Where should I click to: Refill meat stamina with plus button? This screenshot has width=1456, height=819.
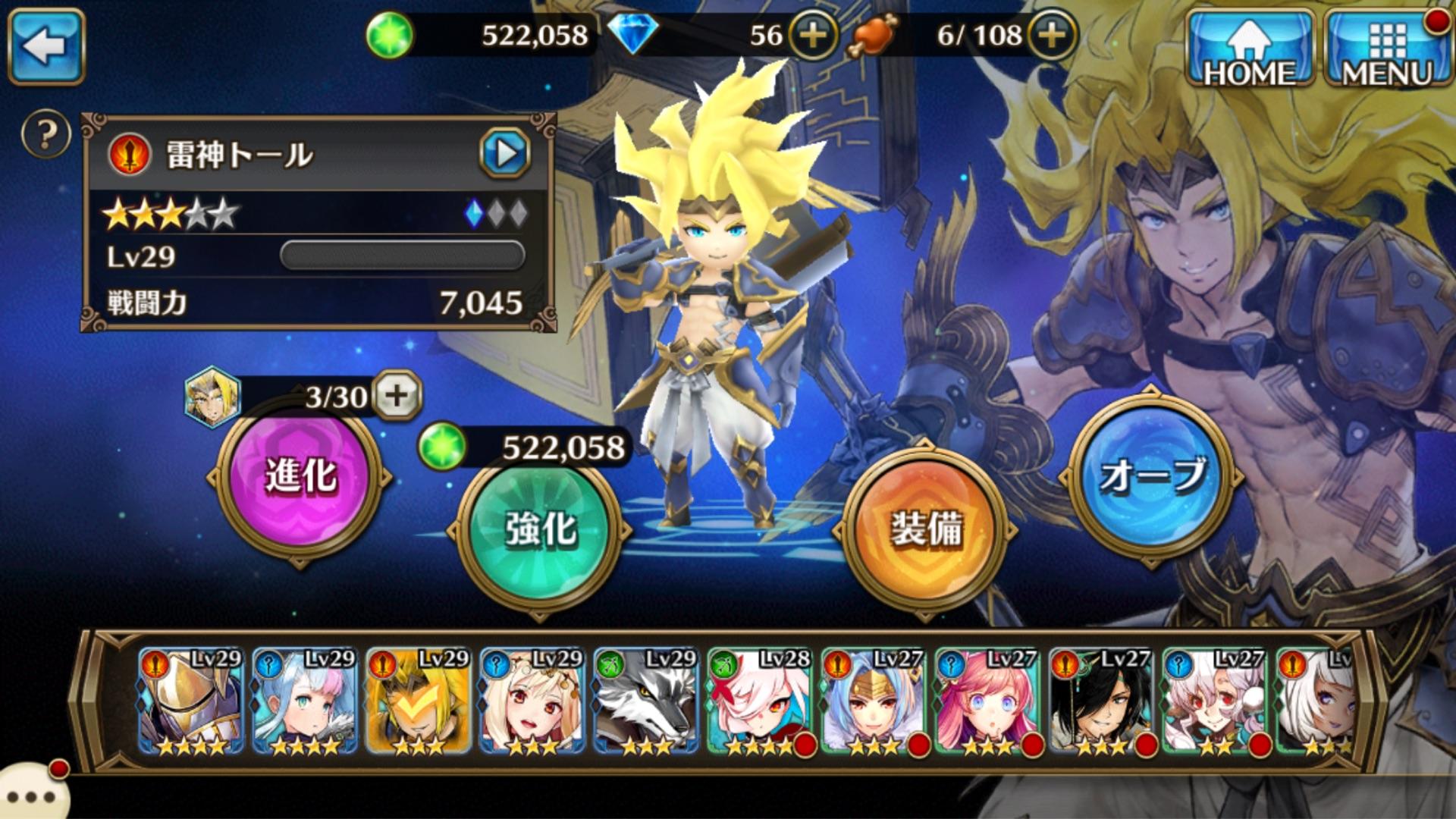[1052, 35]
